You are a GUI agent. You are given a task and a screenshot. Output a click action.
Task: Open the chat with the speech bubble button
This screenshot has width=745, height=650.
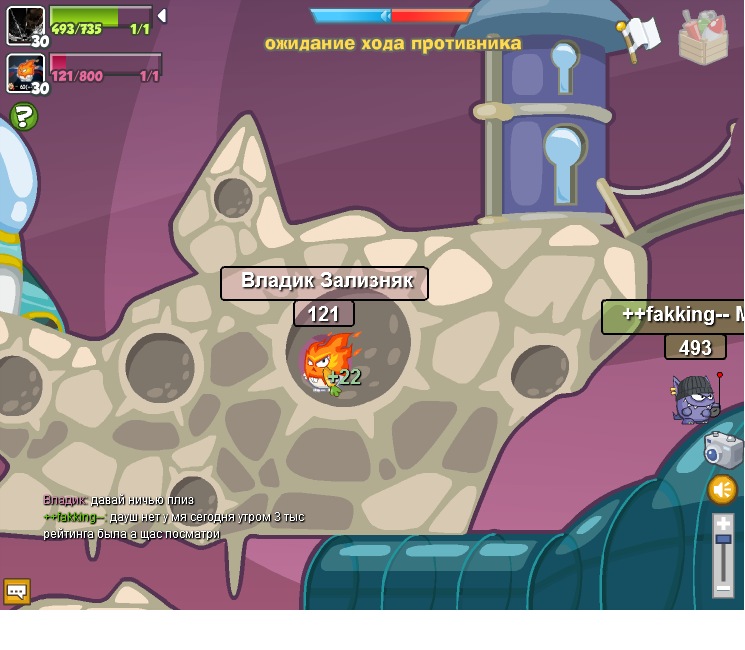(x=16, y=591)
